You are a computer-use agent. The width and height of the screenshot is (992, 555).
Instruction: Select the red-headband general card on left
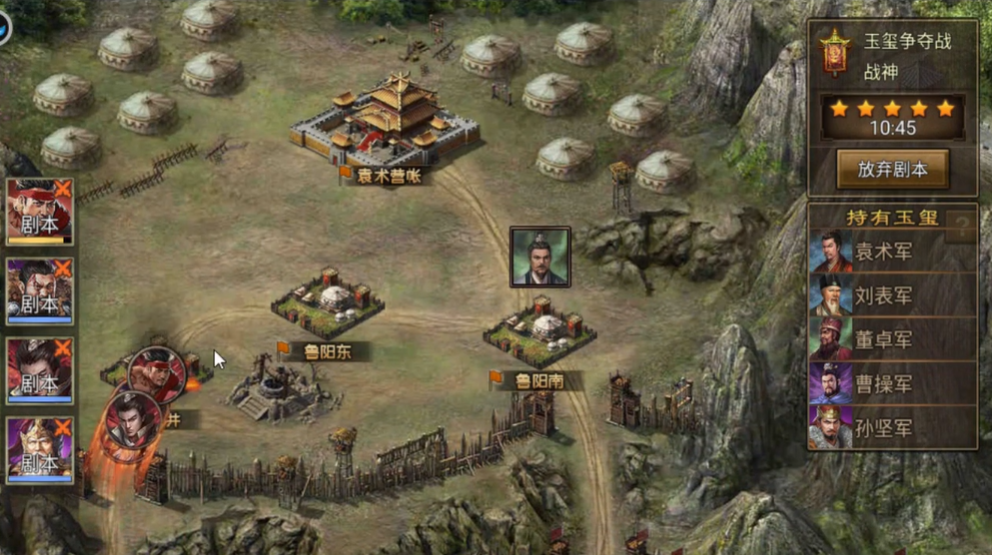(x=40, y=211)
